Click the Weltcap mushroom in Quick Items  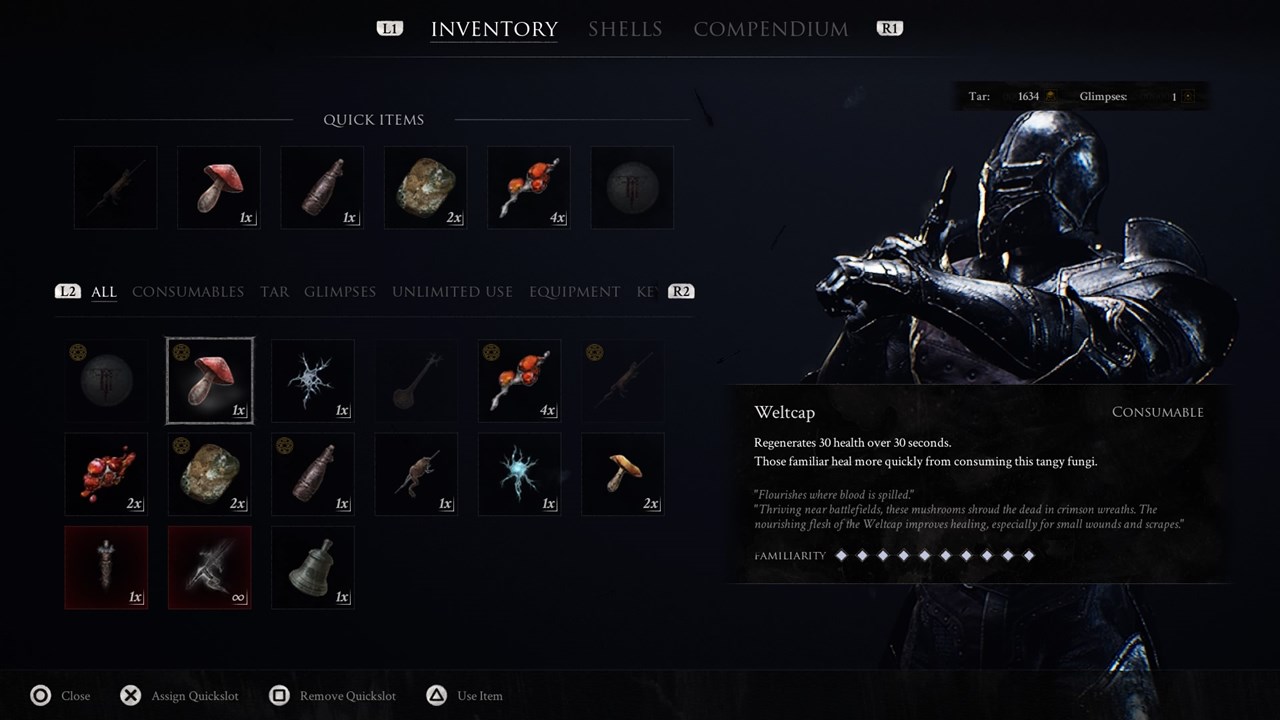(219, 188)
